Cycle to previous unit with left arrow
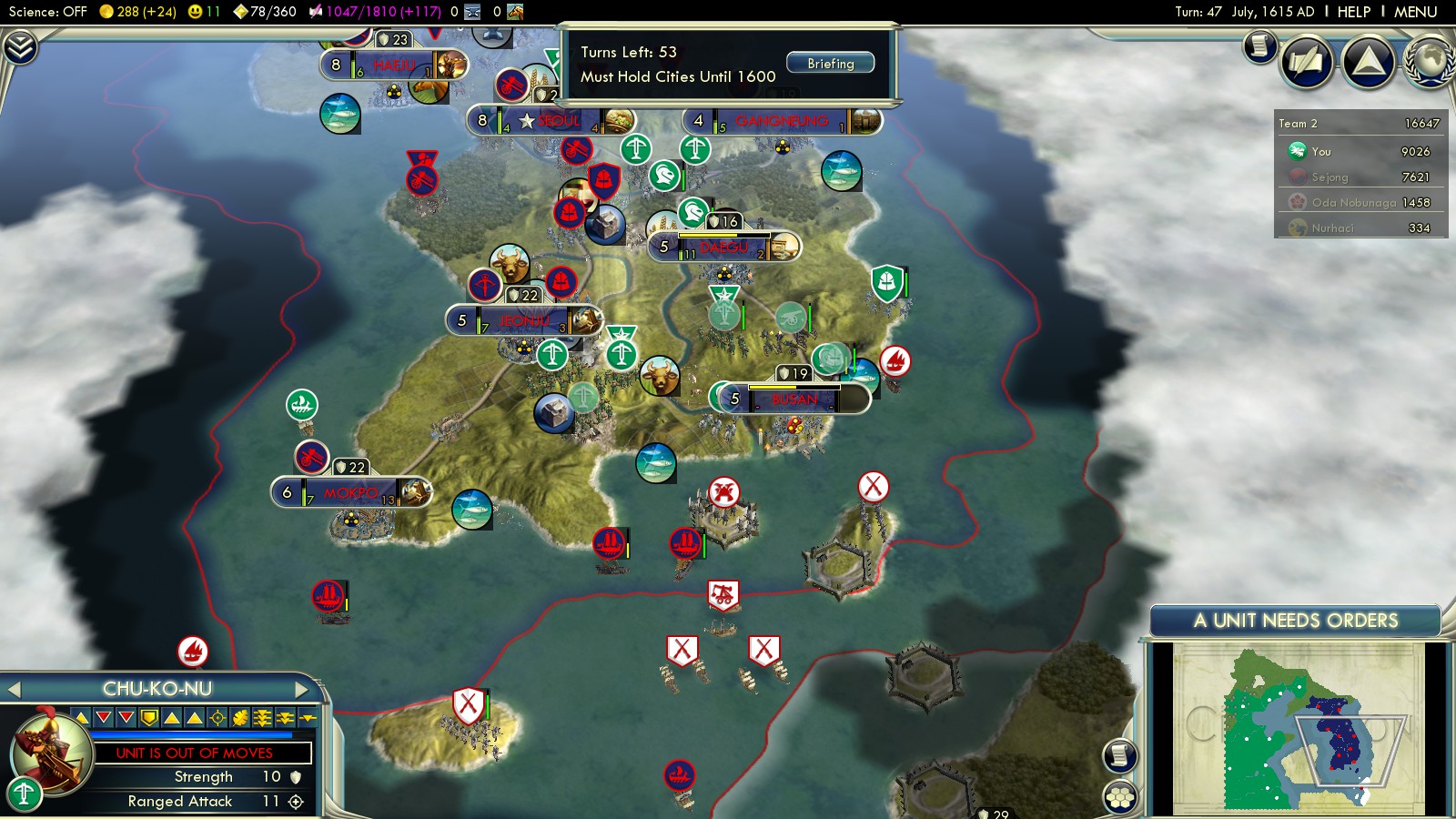This screenshot has height=819, width=1456. (x=14, y=690)
